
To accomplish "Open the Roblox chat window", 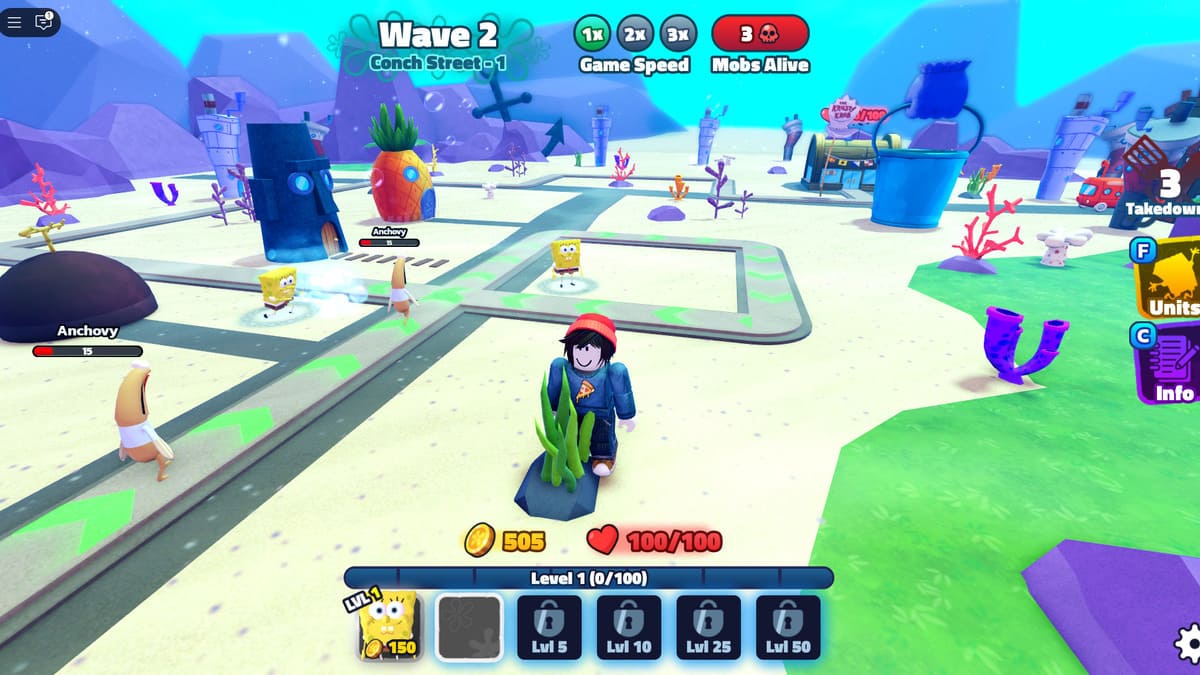I will [x=44, y=22].
